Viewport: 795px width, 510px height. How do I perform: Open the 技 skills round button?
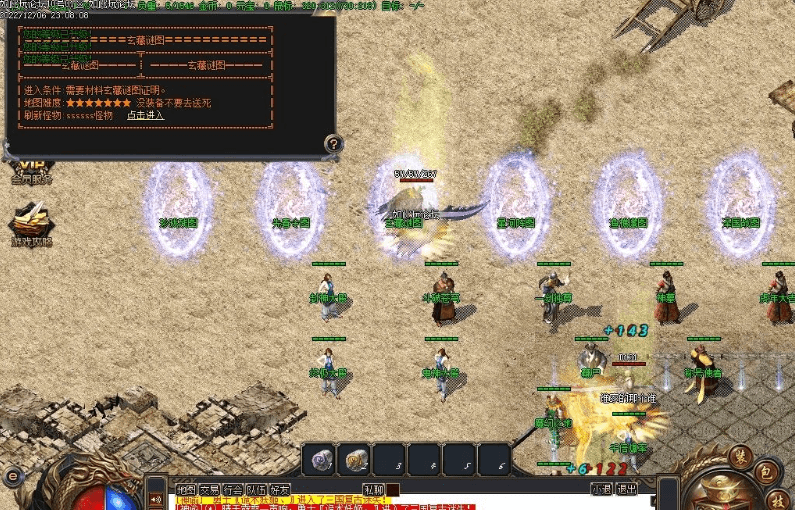coord(778,499)
